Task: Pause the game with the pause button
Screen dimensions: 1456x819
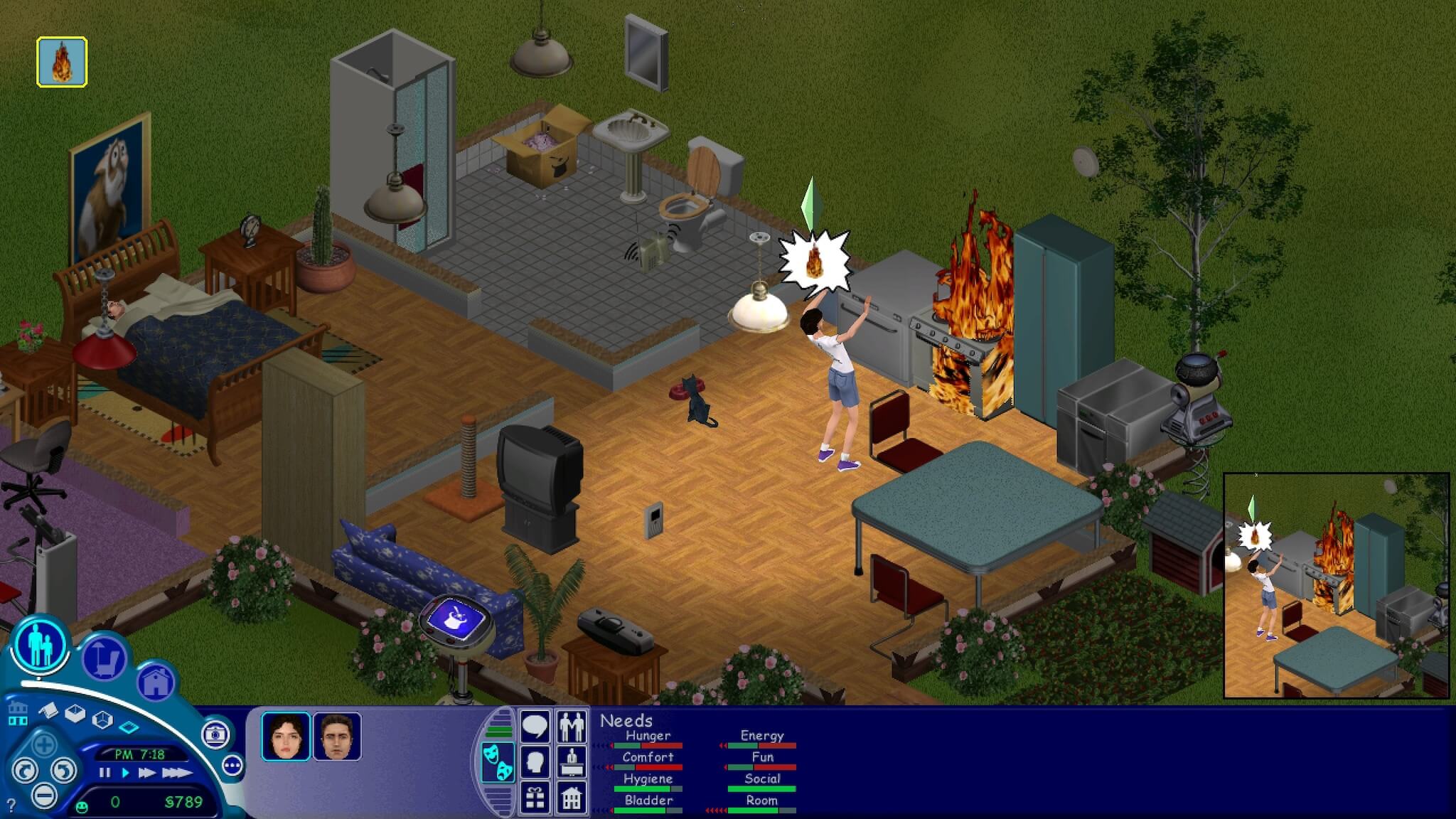Action: pyautogui.click(x=106, y=773)
